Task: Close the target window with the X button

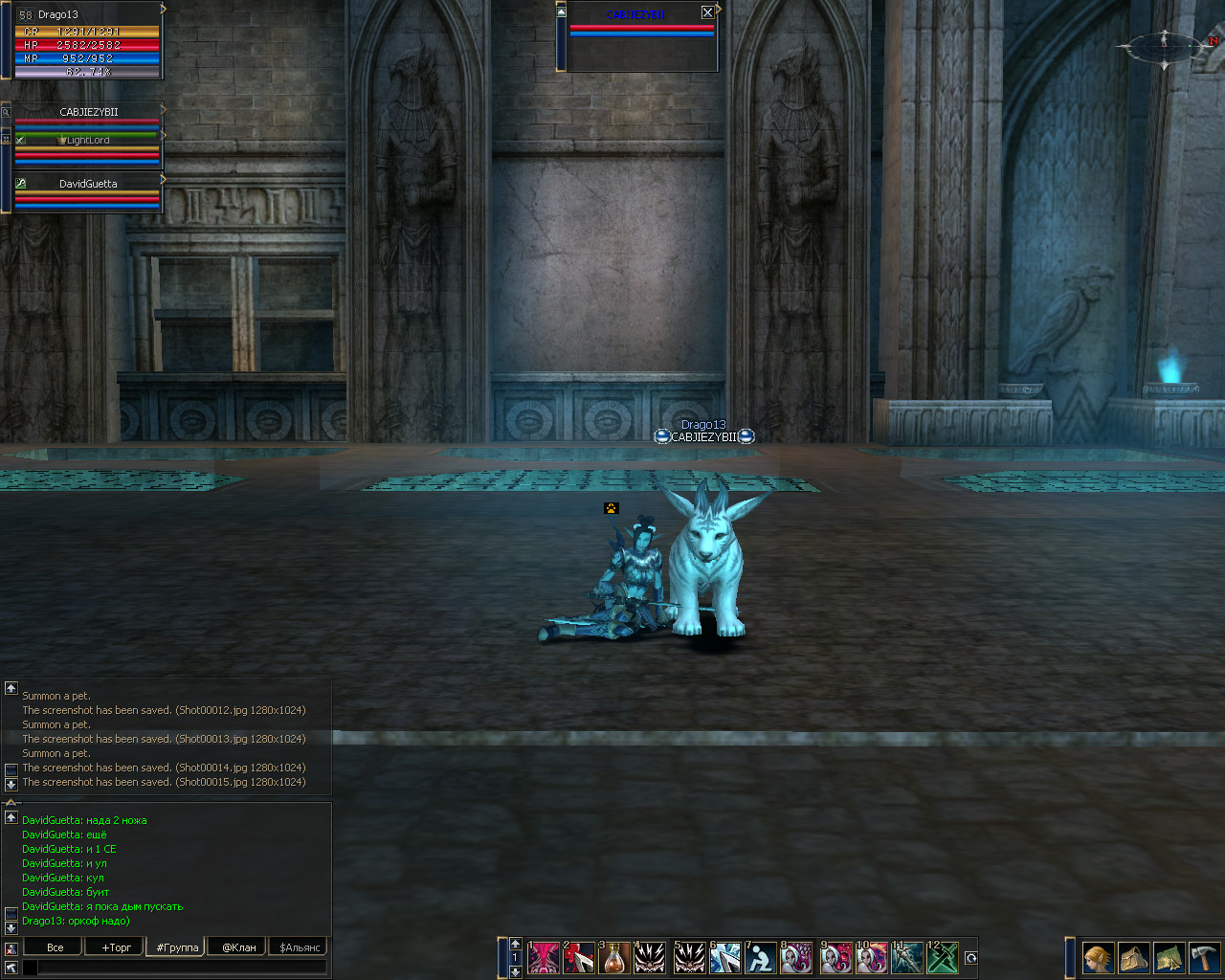Action: [x=707, y=12]
